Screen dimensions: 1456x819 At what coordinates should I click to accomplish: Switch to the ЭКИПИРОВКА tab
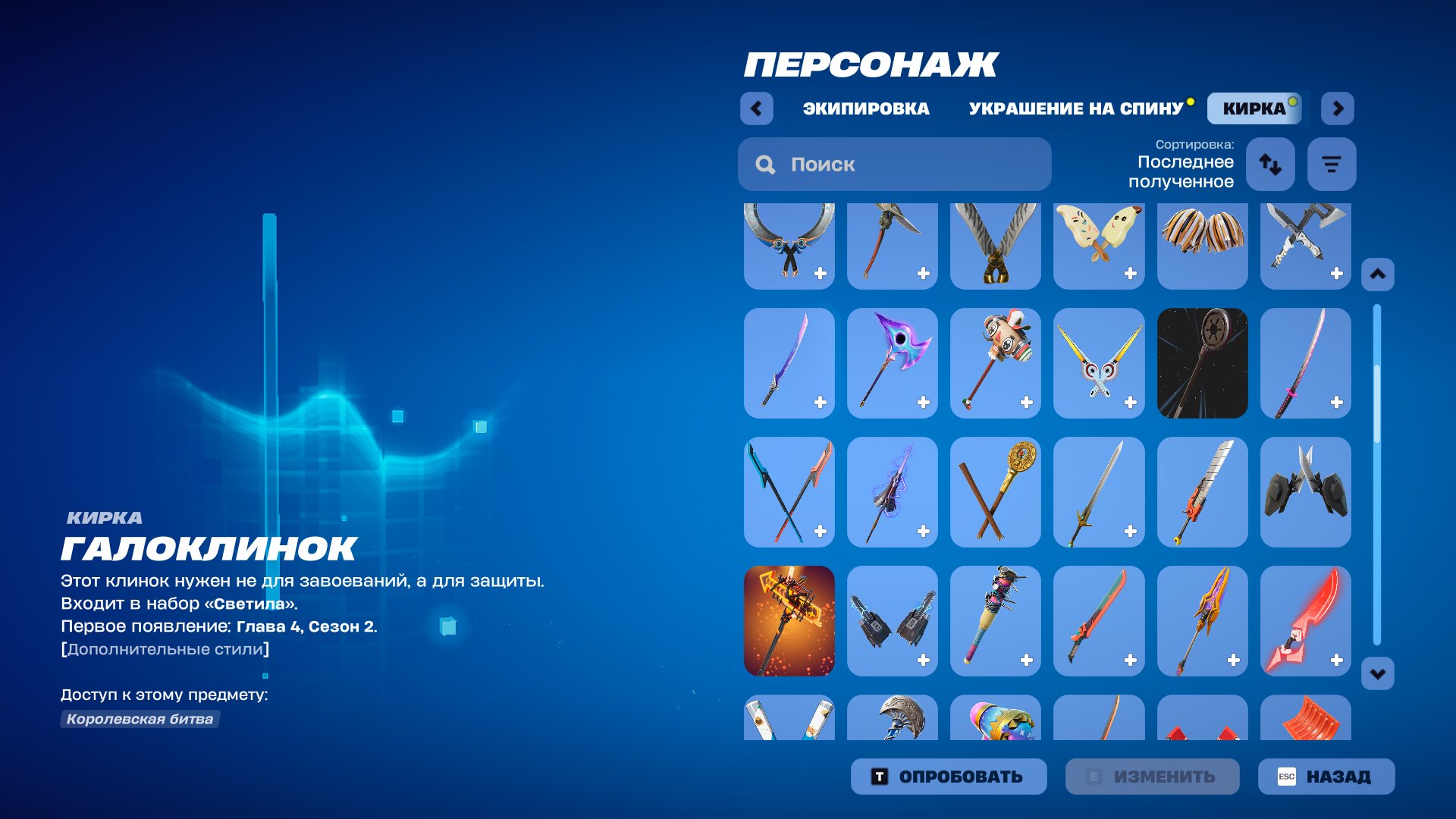tap(867, 108)
